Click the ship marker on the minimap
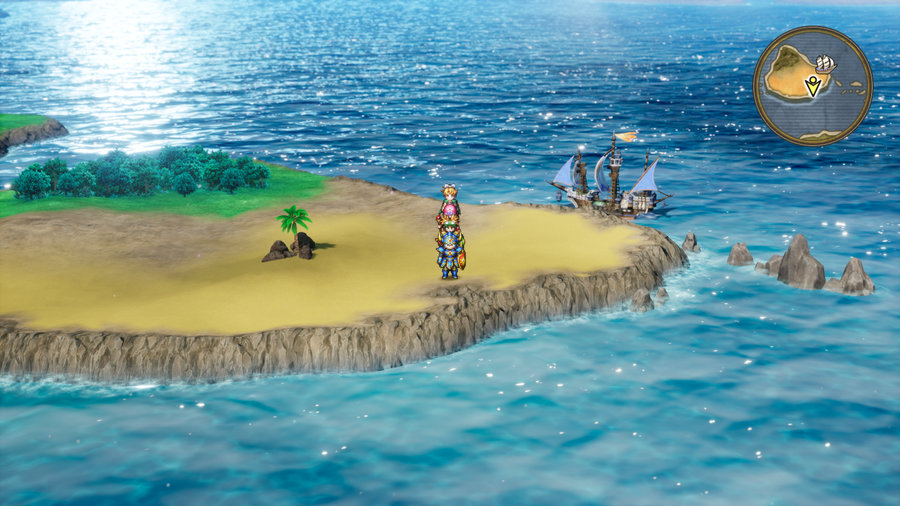Screen dimensions: 900x506 (x=826, y=65)
